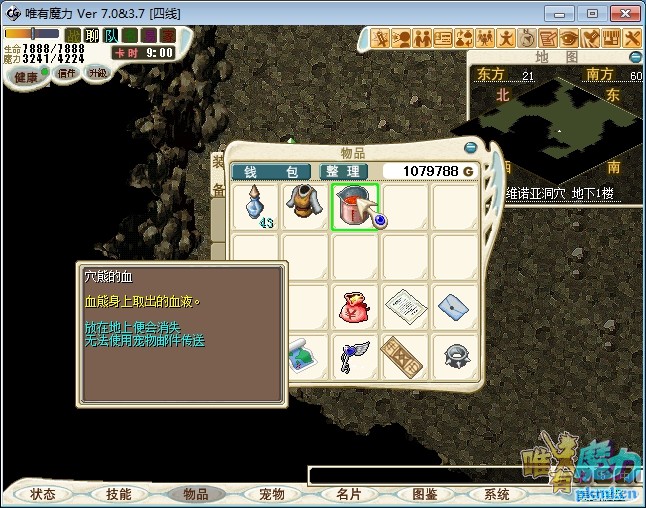Open the 系统 system menu
The height and width of the screenshot is (508, 646).
point(497,494)
